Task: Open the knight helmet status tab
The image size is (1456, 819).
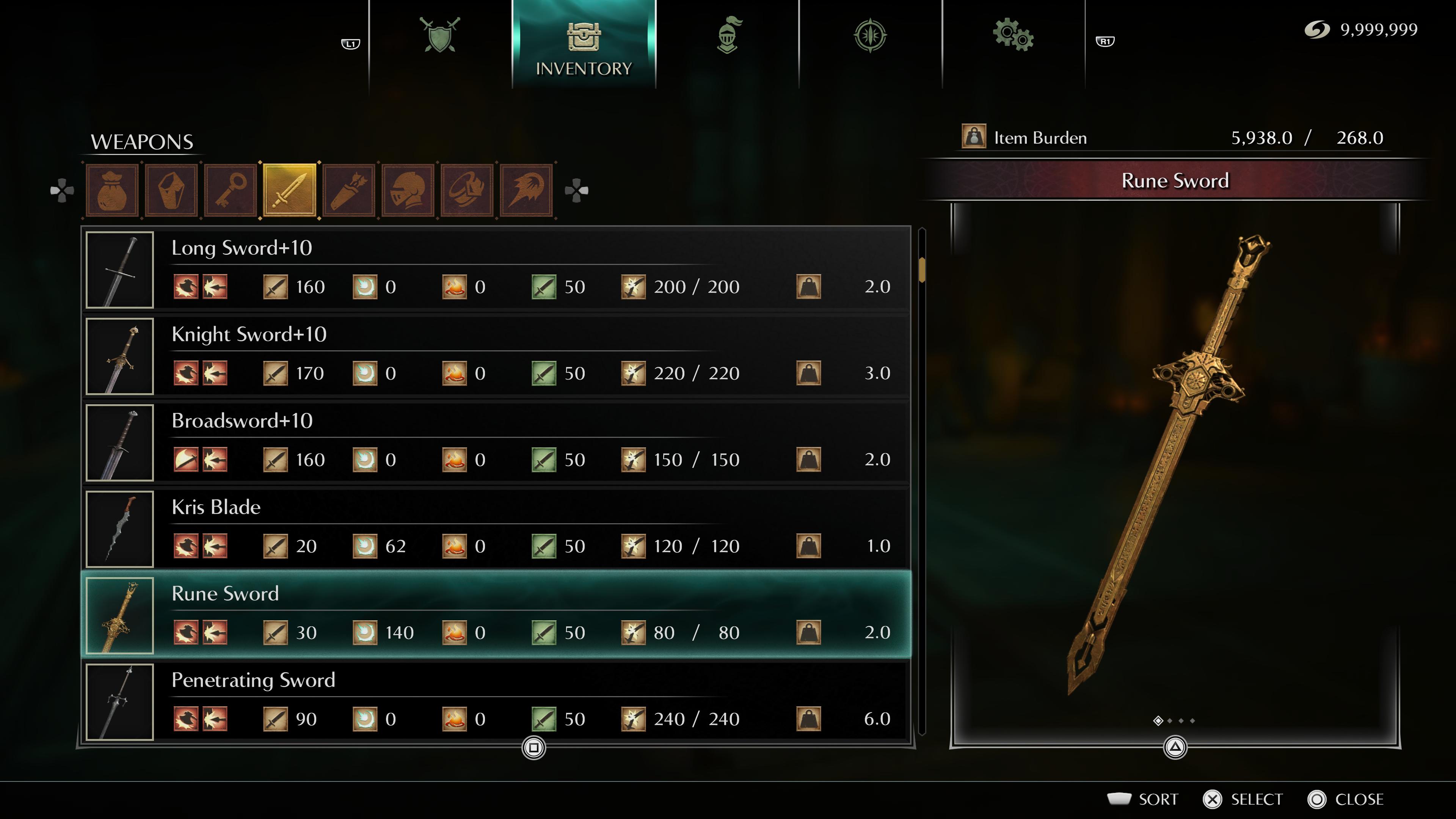Action: click(728, 35)
